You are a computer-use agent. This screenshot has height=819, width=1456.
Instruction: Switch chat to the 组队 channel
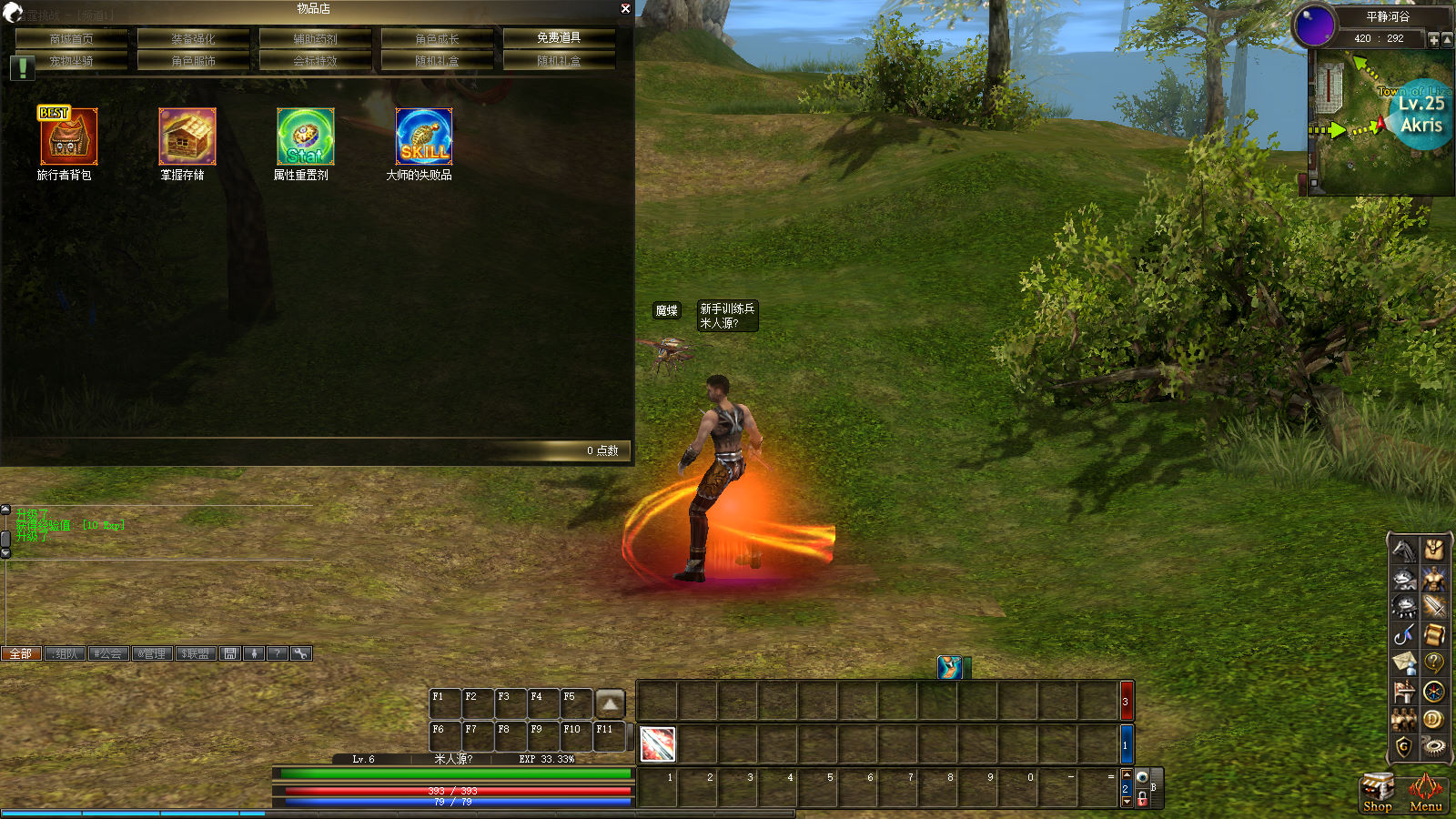[x=66, y=653]
